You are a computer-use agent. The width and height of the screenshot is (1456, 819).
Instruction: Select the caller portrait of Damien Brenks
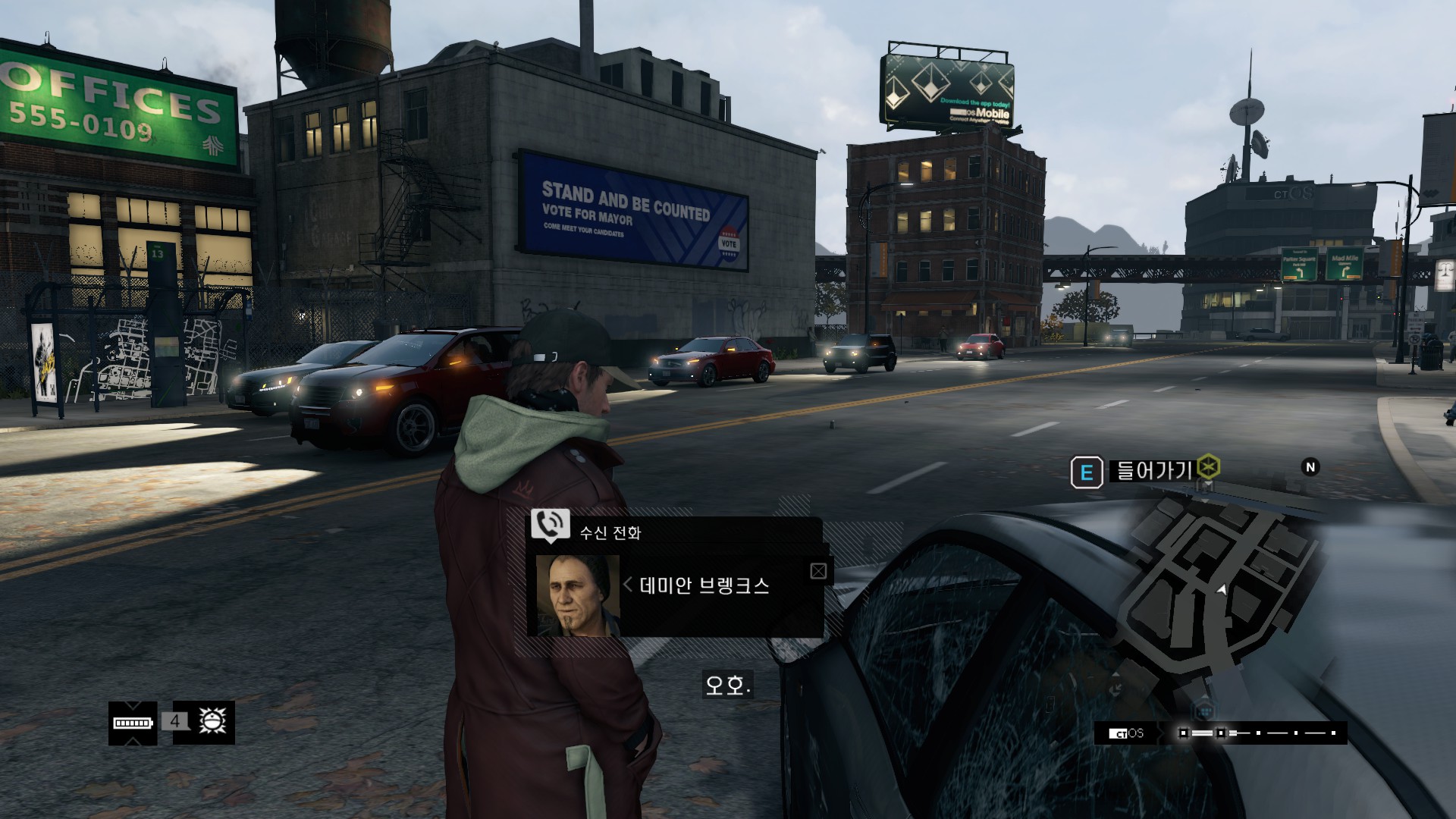[578, 596]
